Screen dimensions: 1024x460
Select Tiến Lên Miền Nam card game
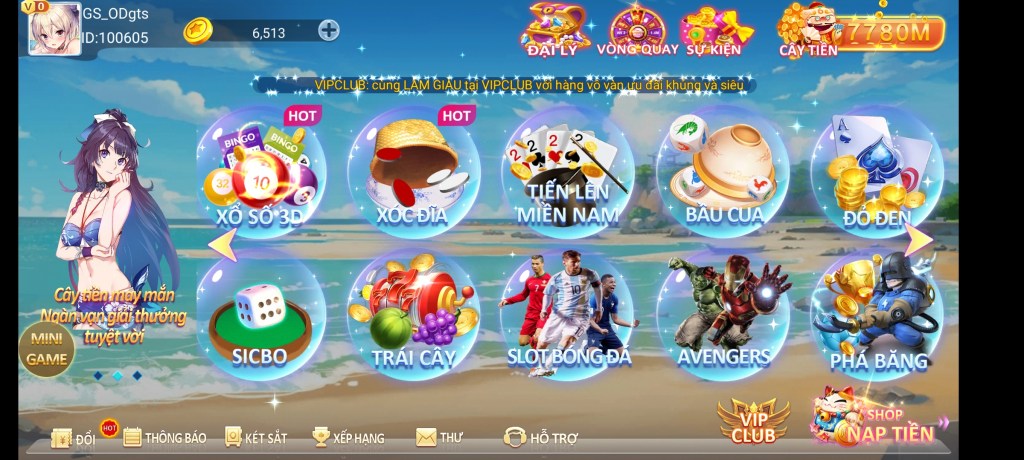pos(567,173)
